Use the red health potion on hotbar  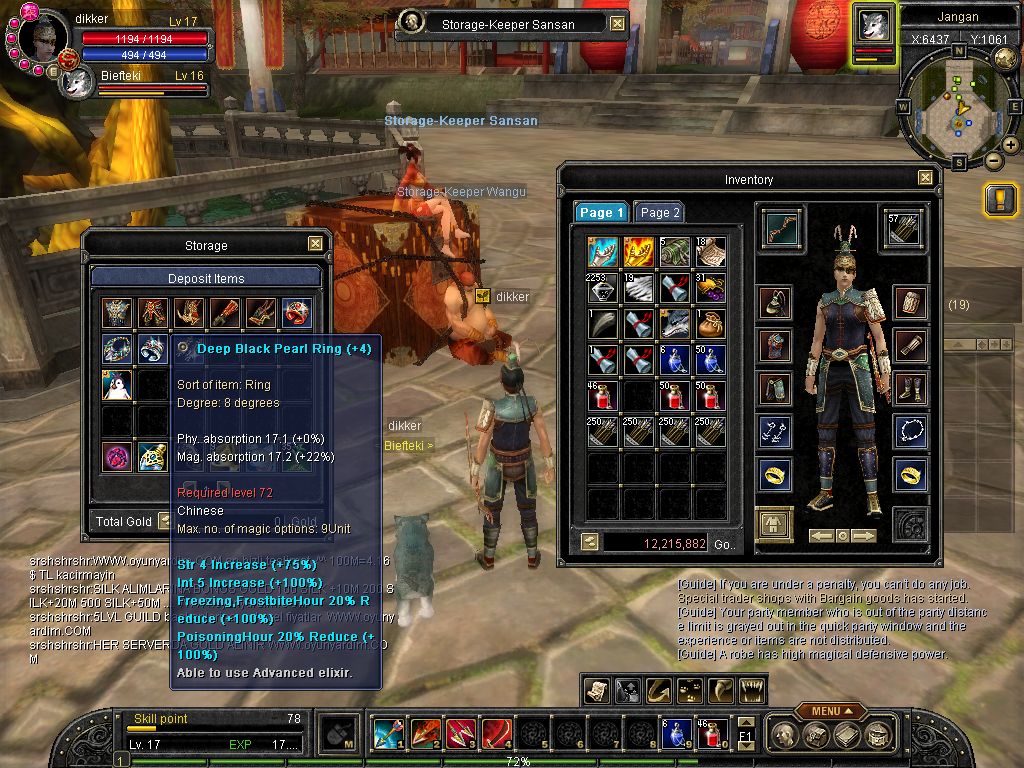point(711,734)
